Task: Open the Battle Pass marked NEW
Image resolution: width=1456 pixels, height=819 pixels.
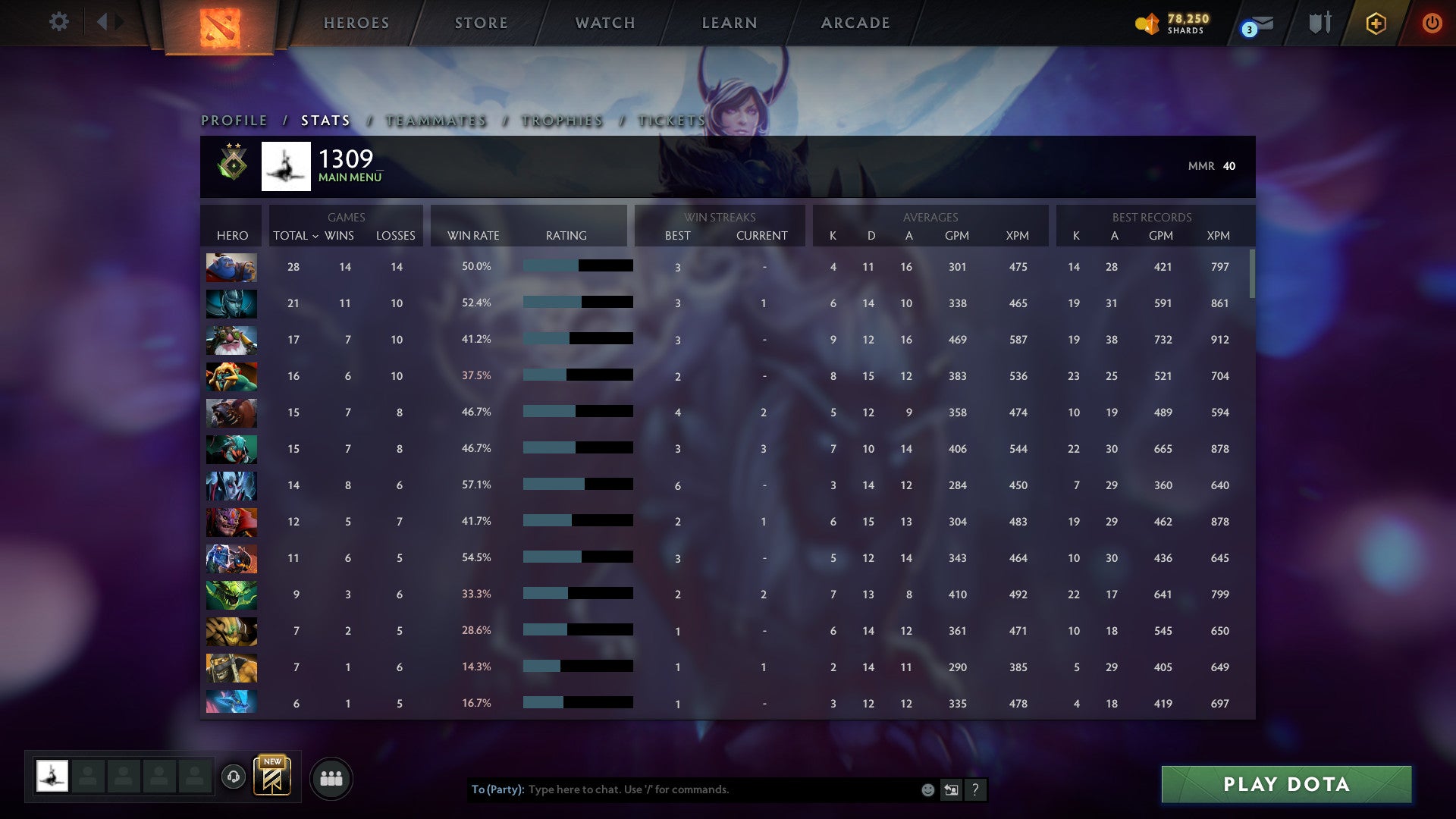Action: coord(271,778)
